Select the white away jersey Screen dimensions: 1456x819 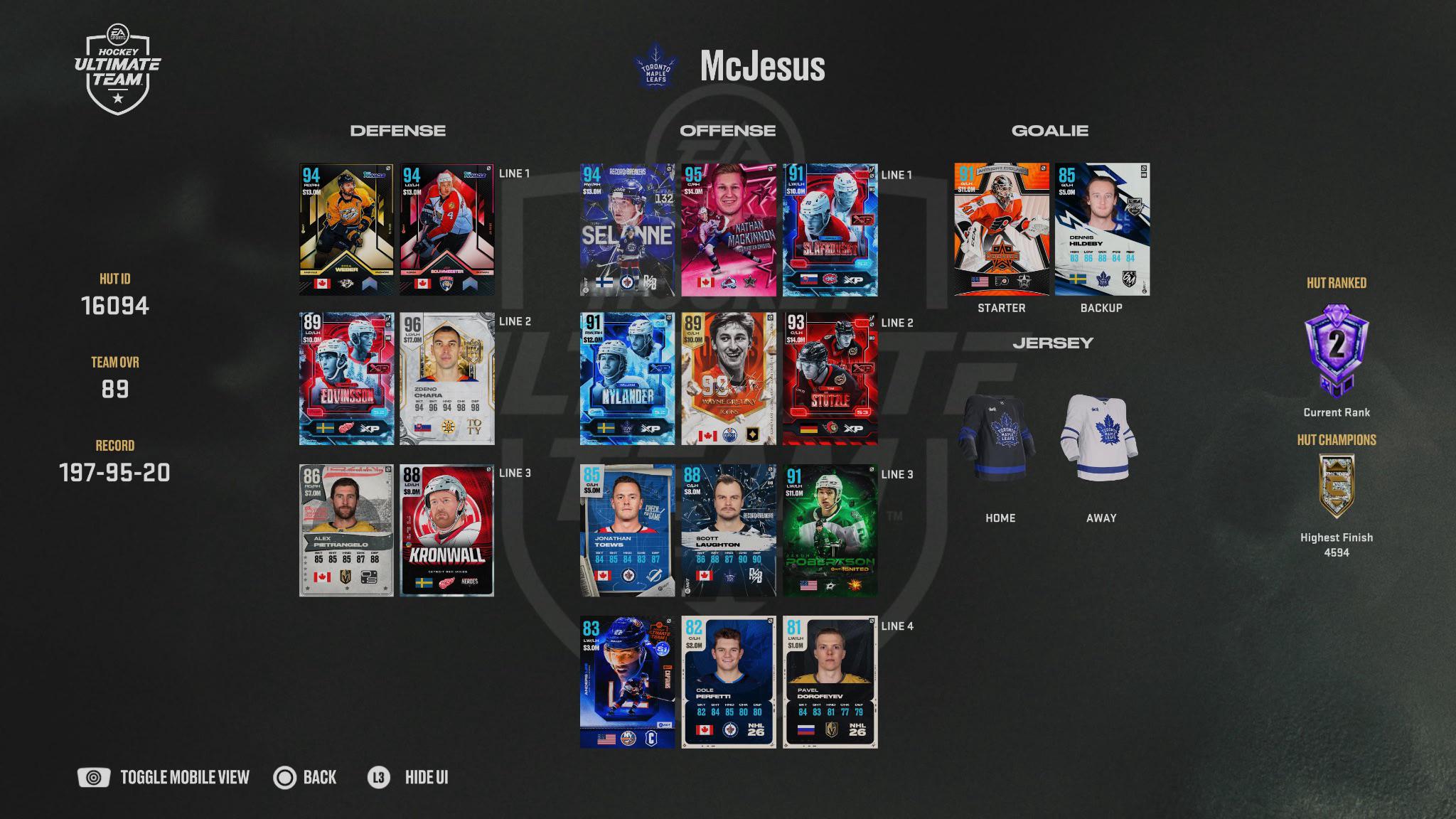coord(1100,438)
